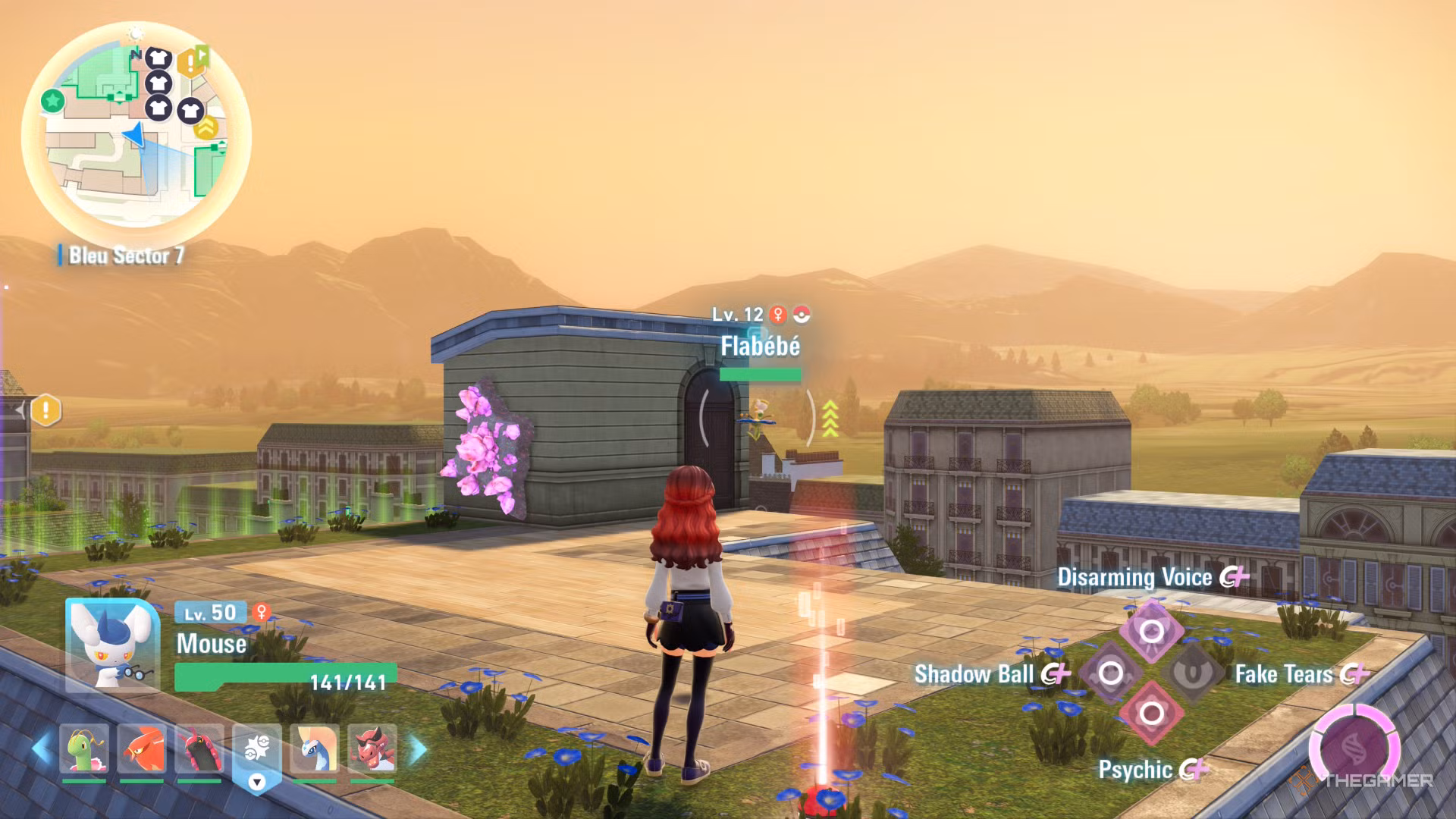The image size is (1456, 819).
Task: Choose the Scolipede party slot
Action: pos(199,749)
